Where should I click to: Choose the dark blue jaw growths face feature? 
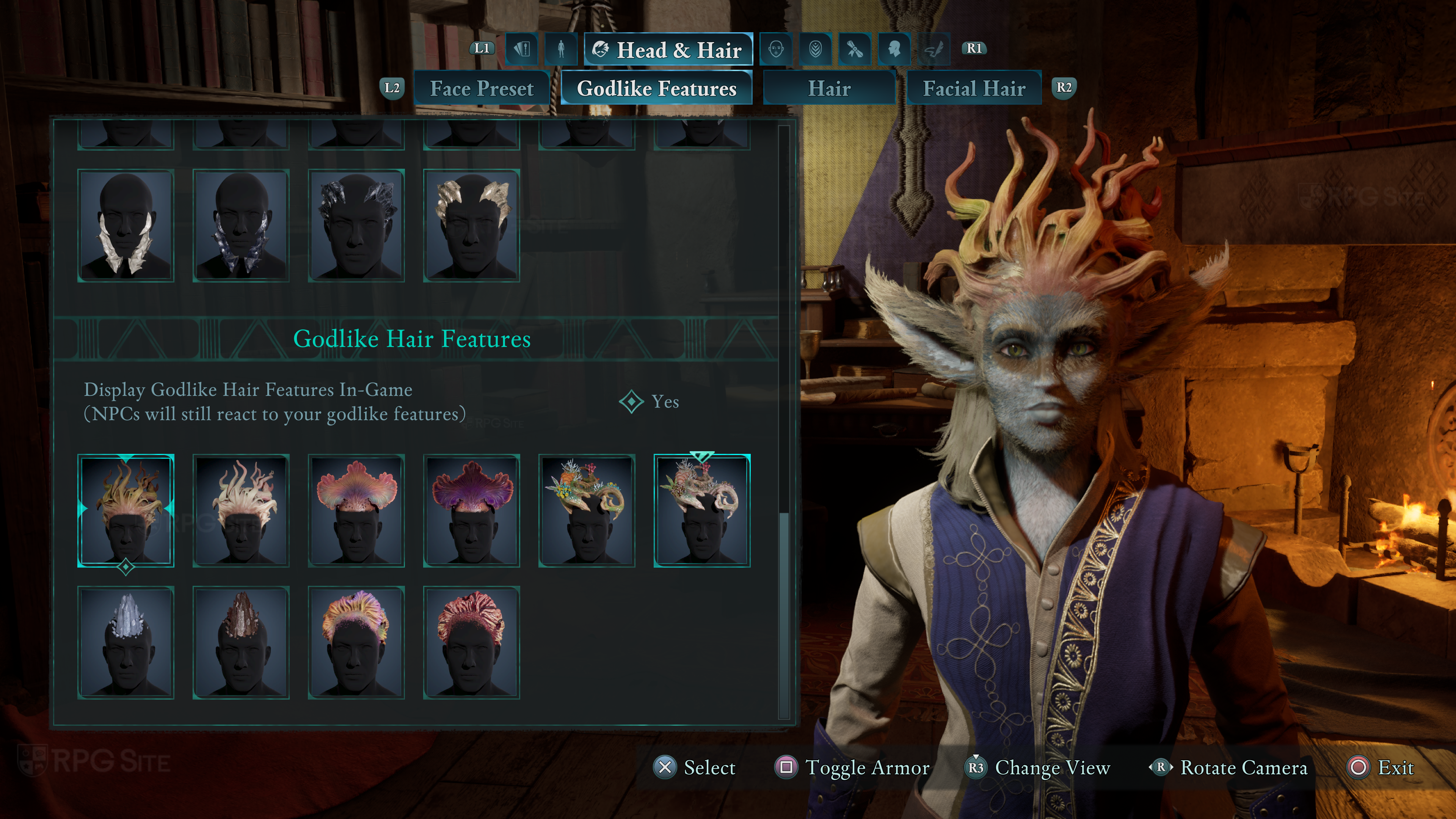click(x=241, y=226)
